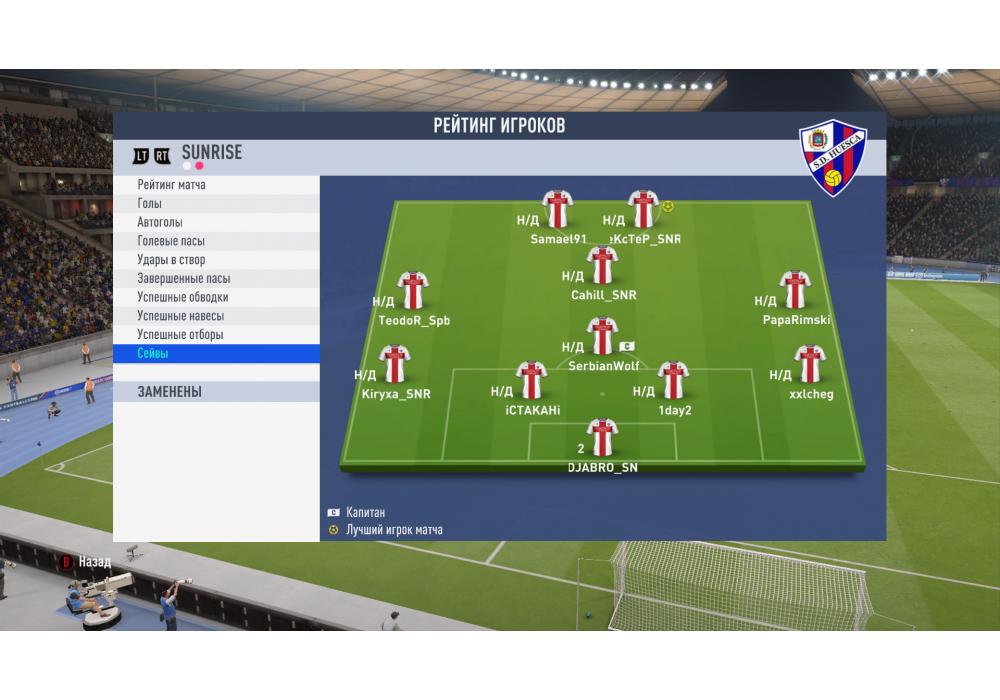Click the highlighted Сейвы entry
Image resolution: width=1000 pixels, height=700 pixels.
pos(215,354)
